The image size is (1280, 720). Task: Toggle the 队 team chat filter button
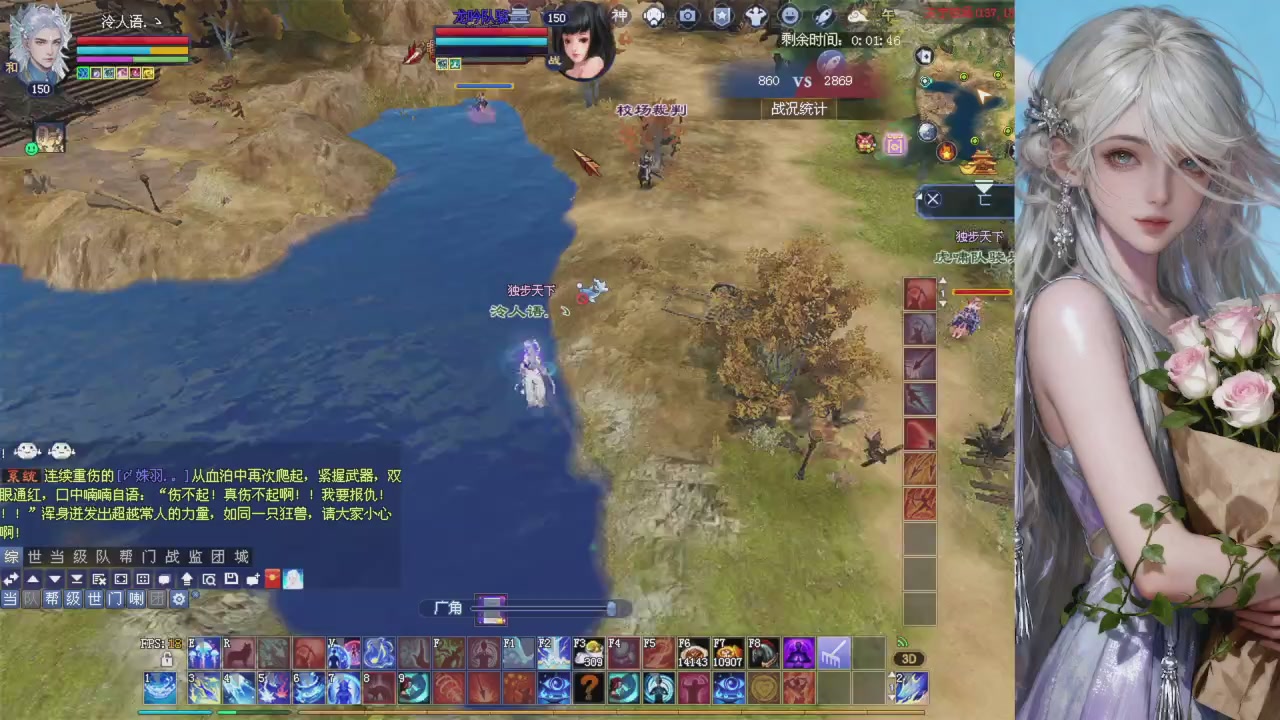point(28,599)
